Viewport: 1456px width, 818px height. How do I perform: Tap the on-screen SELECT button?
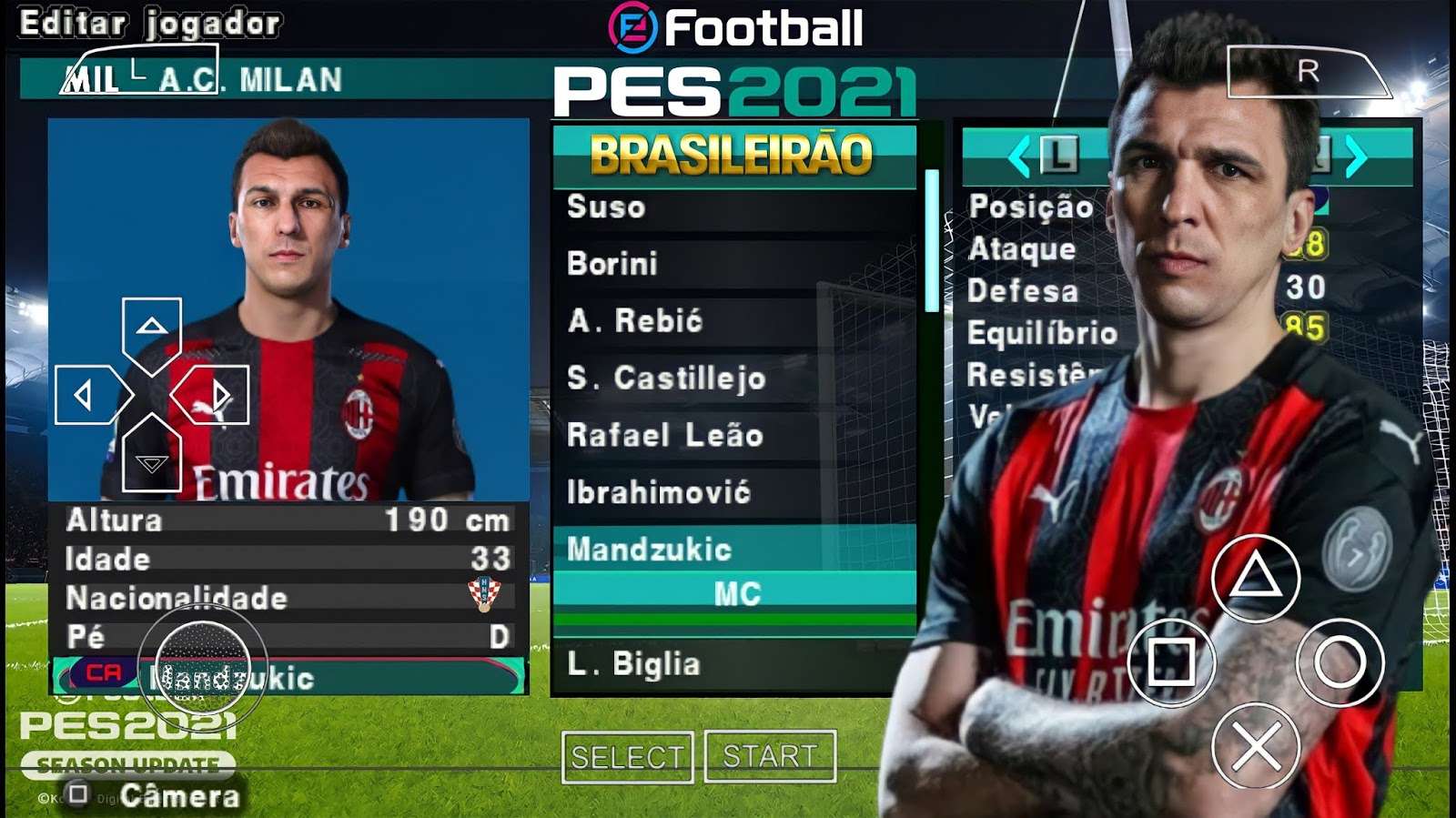[x=627, y=757]
